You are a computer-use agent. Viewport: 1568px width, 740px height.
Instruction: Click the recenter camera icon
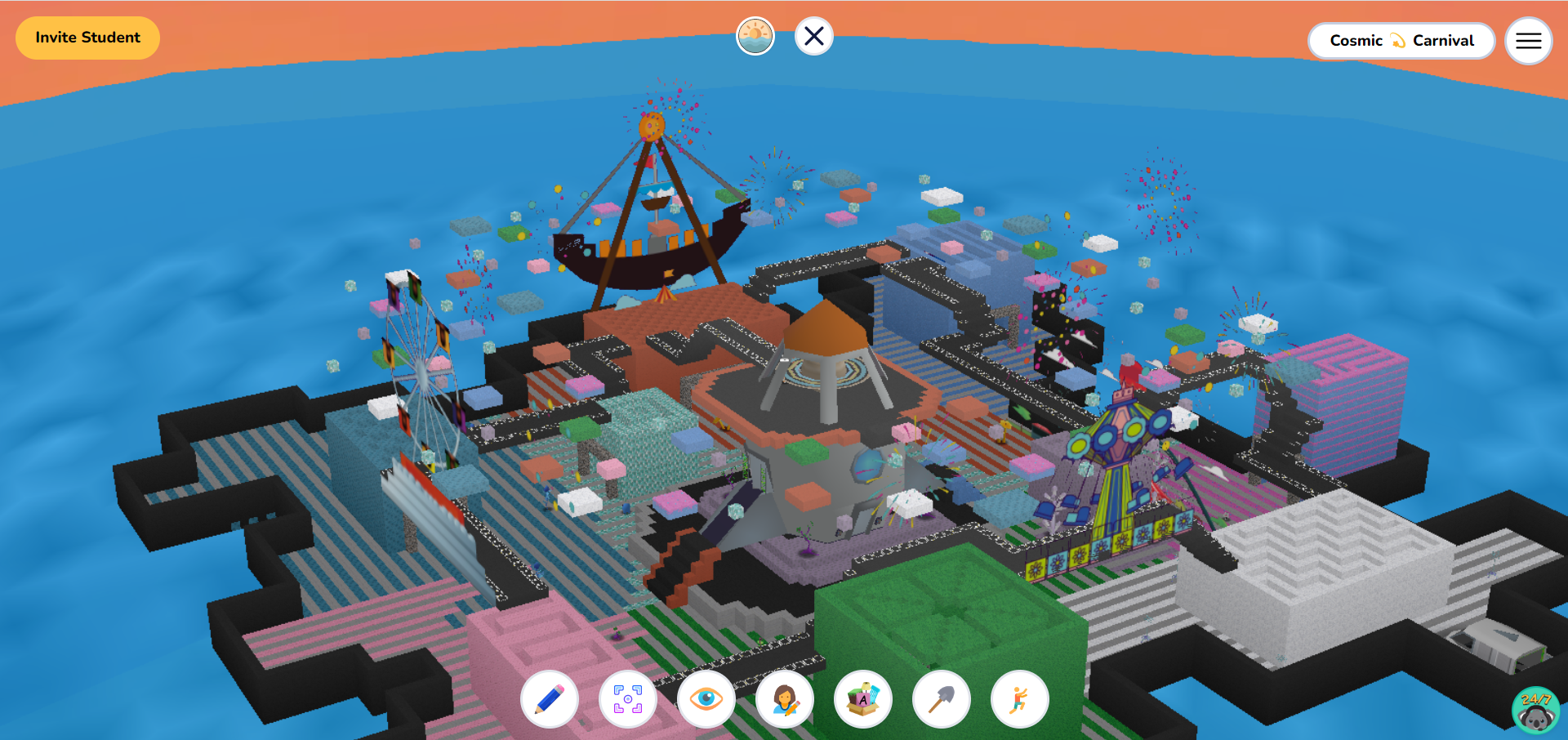point(627,699)
